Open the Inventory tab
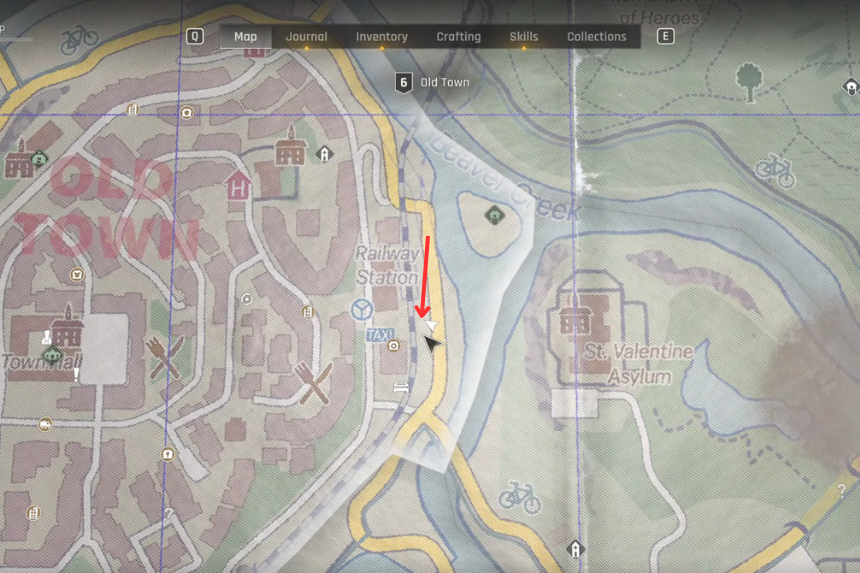 pos(382,37)
